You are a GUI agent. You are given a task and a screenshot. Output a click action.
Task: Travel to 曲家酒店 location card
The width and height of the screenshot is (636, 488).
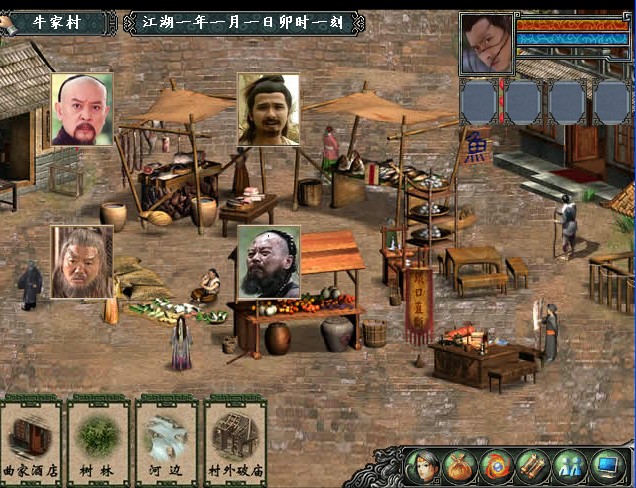pyautogui.click(x=30, y=440)
